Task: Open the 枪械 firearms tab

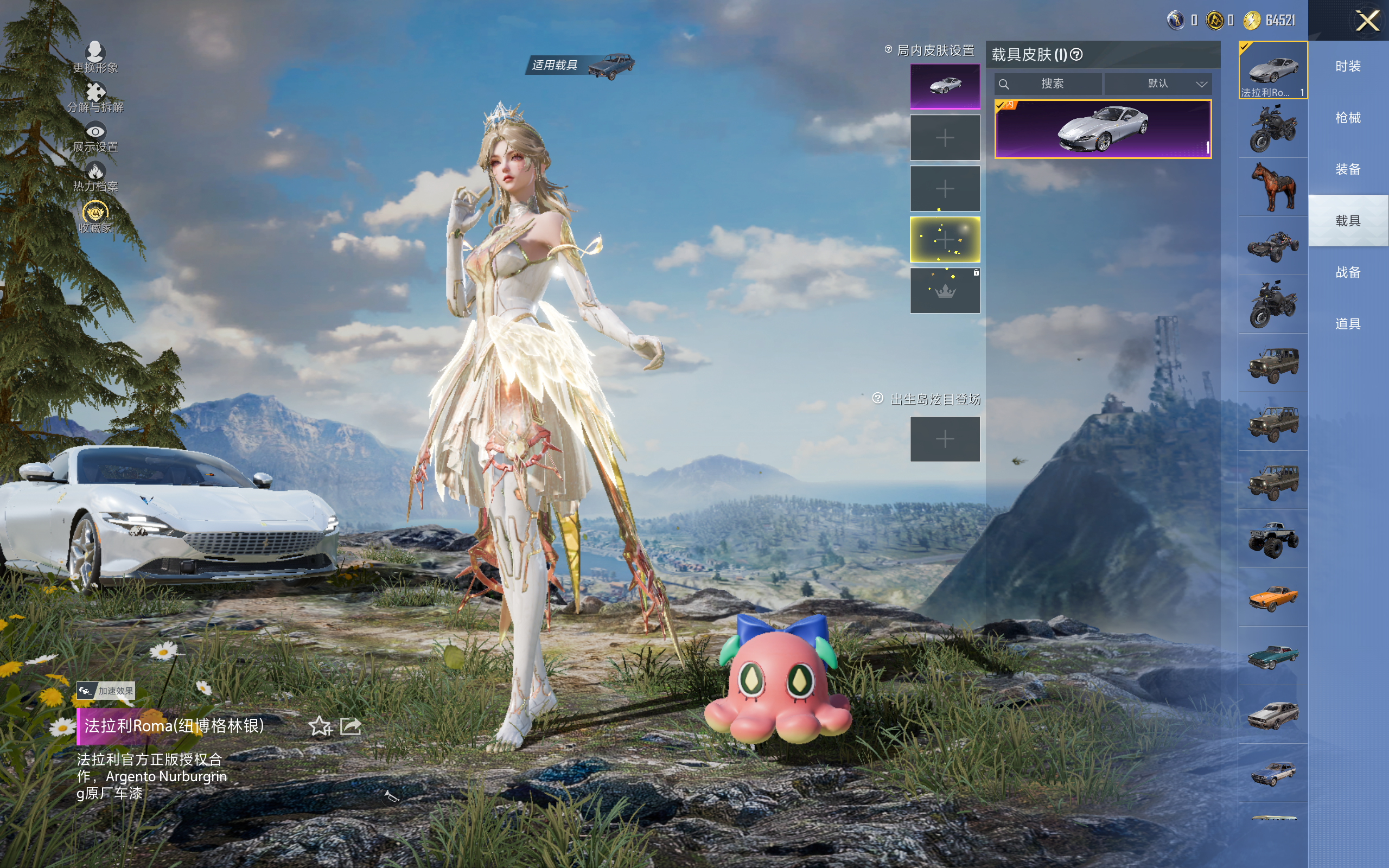Action: [x=1348, y=118]
